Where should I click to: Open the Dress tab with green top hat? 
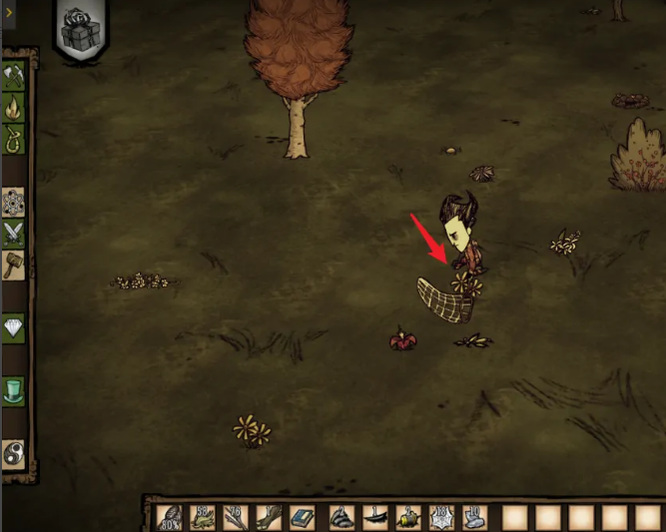pos(14,390)
